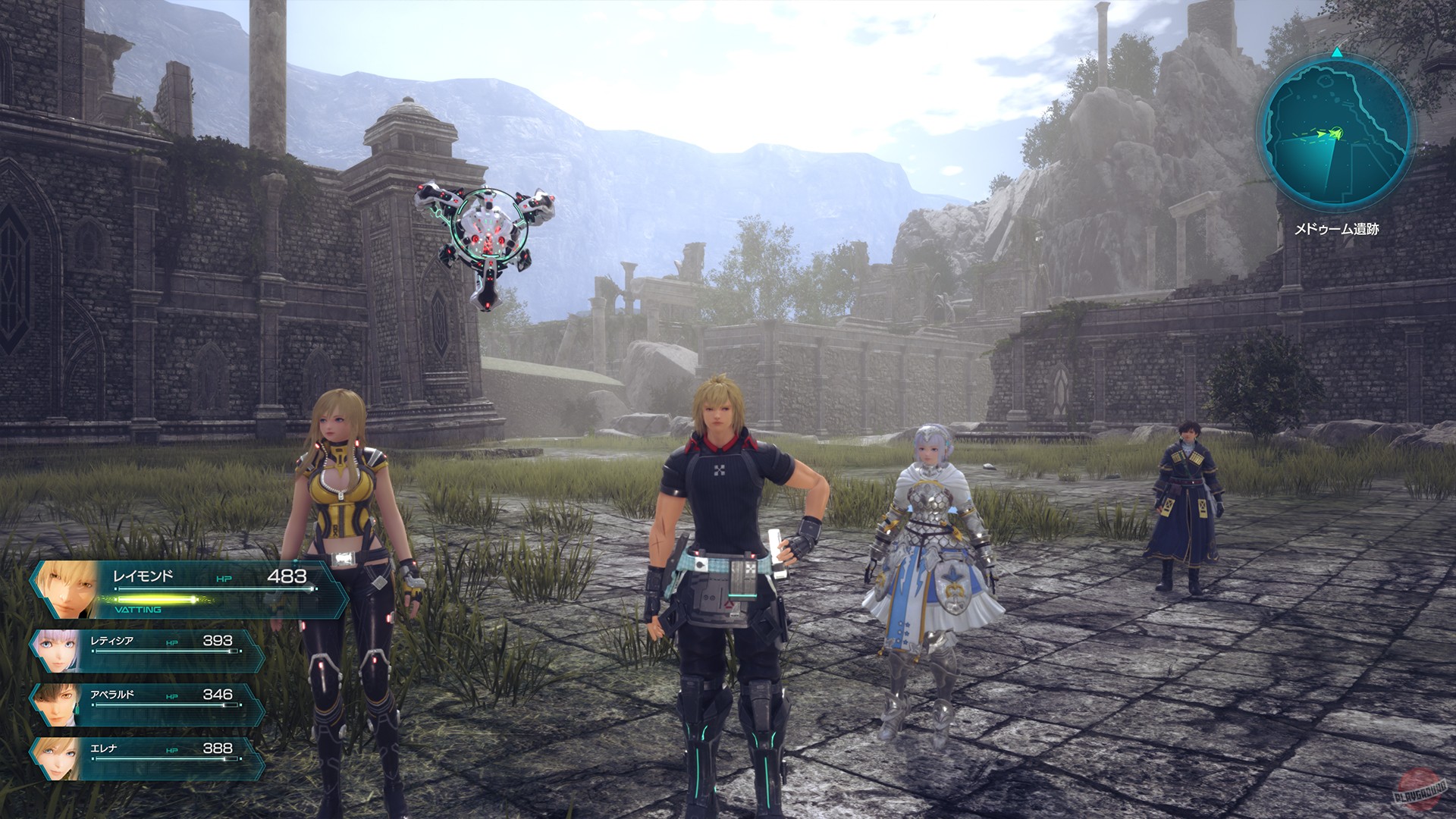Click the green player arrow on the minimap
The image size is (1456, 819).
tap(1336, 133)
